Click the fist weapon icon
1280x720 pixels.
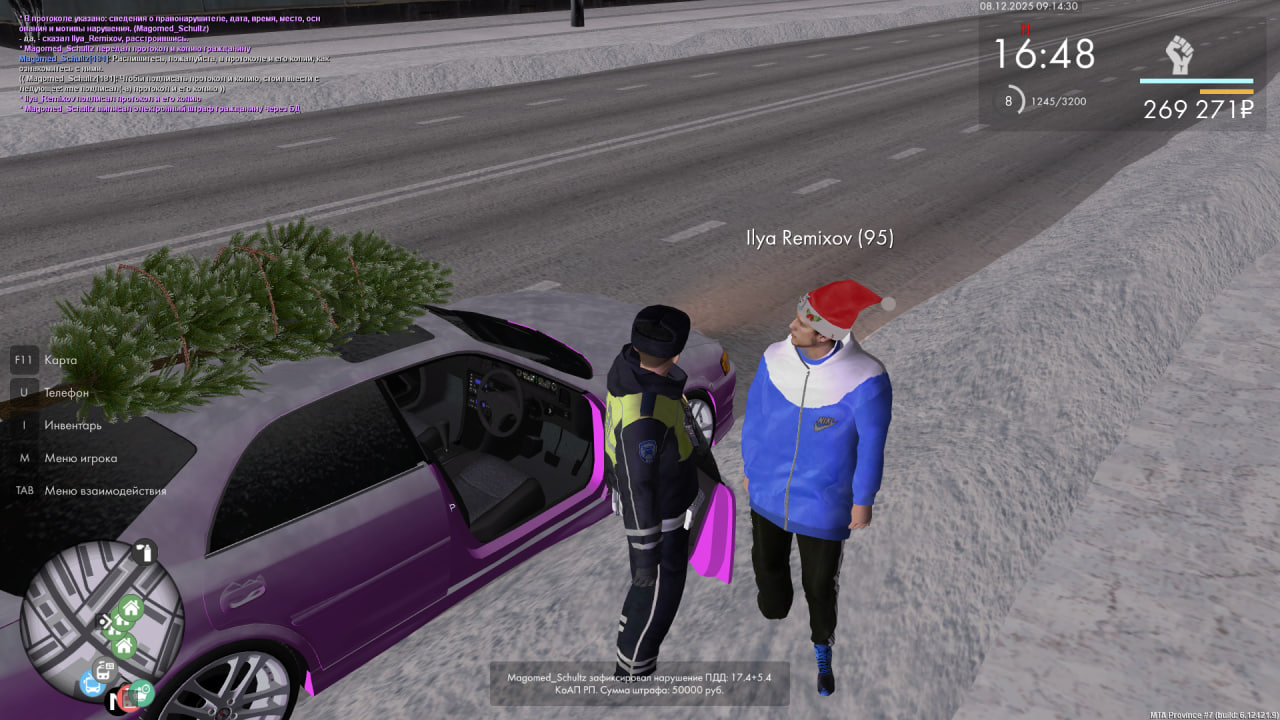coord(1180,55)
